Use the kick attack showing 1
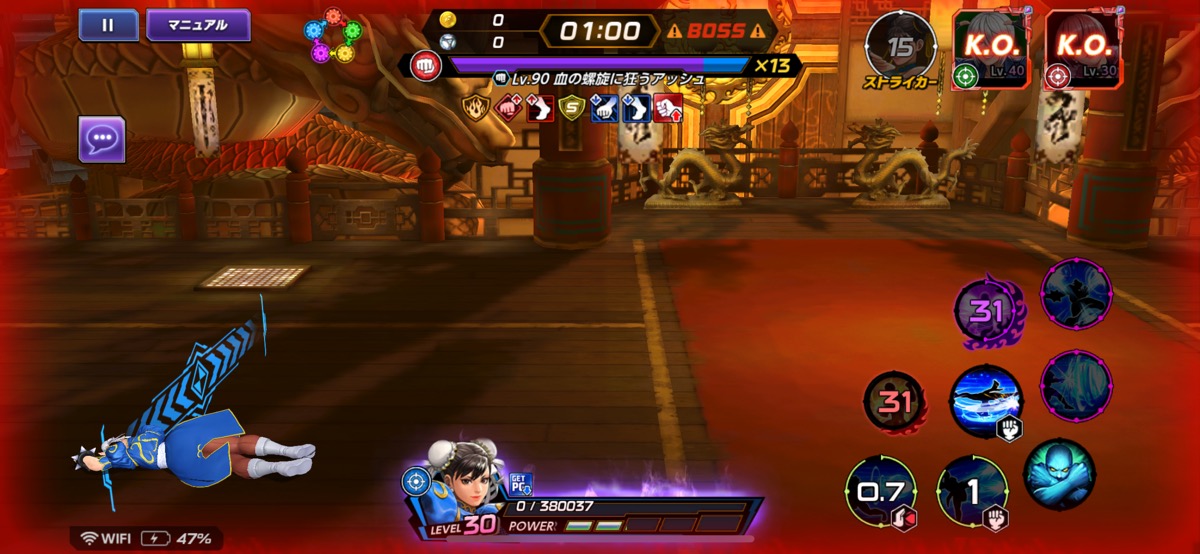The image size is (1200, 554). [971, 492]
